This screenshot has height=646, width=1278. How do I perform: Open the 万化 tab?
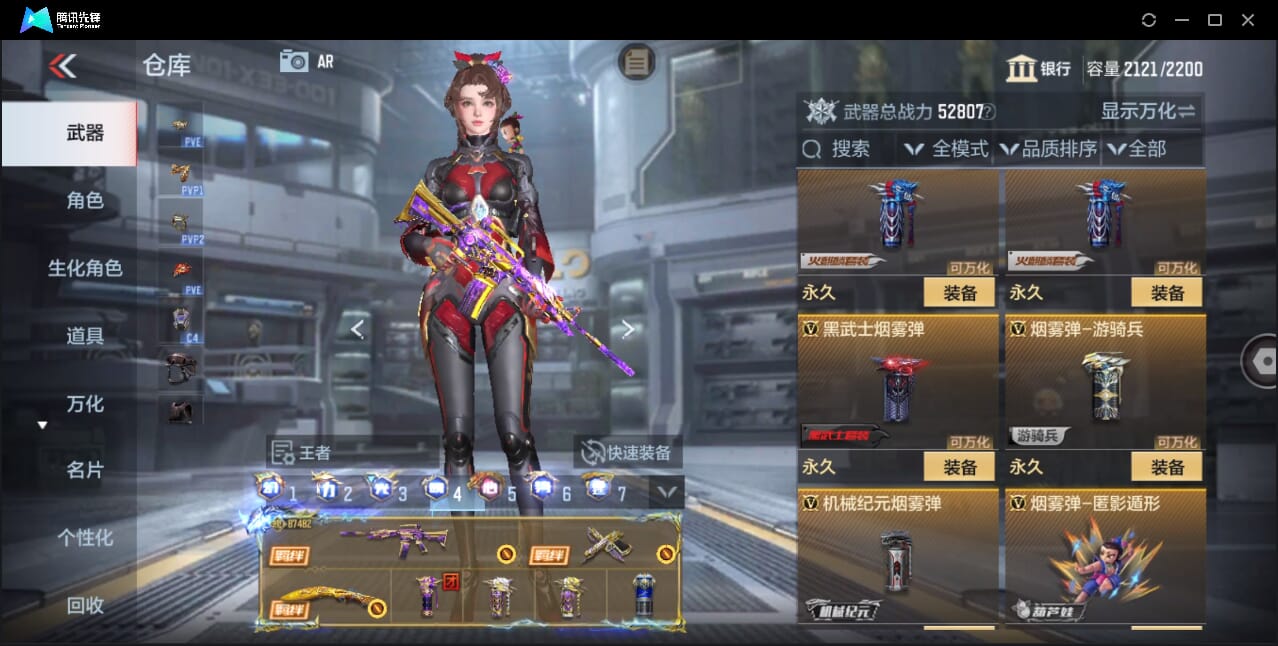[84, 404]
